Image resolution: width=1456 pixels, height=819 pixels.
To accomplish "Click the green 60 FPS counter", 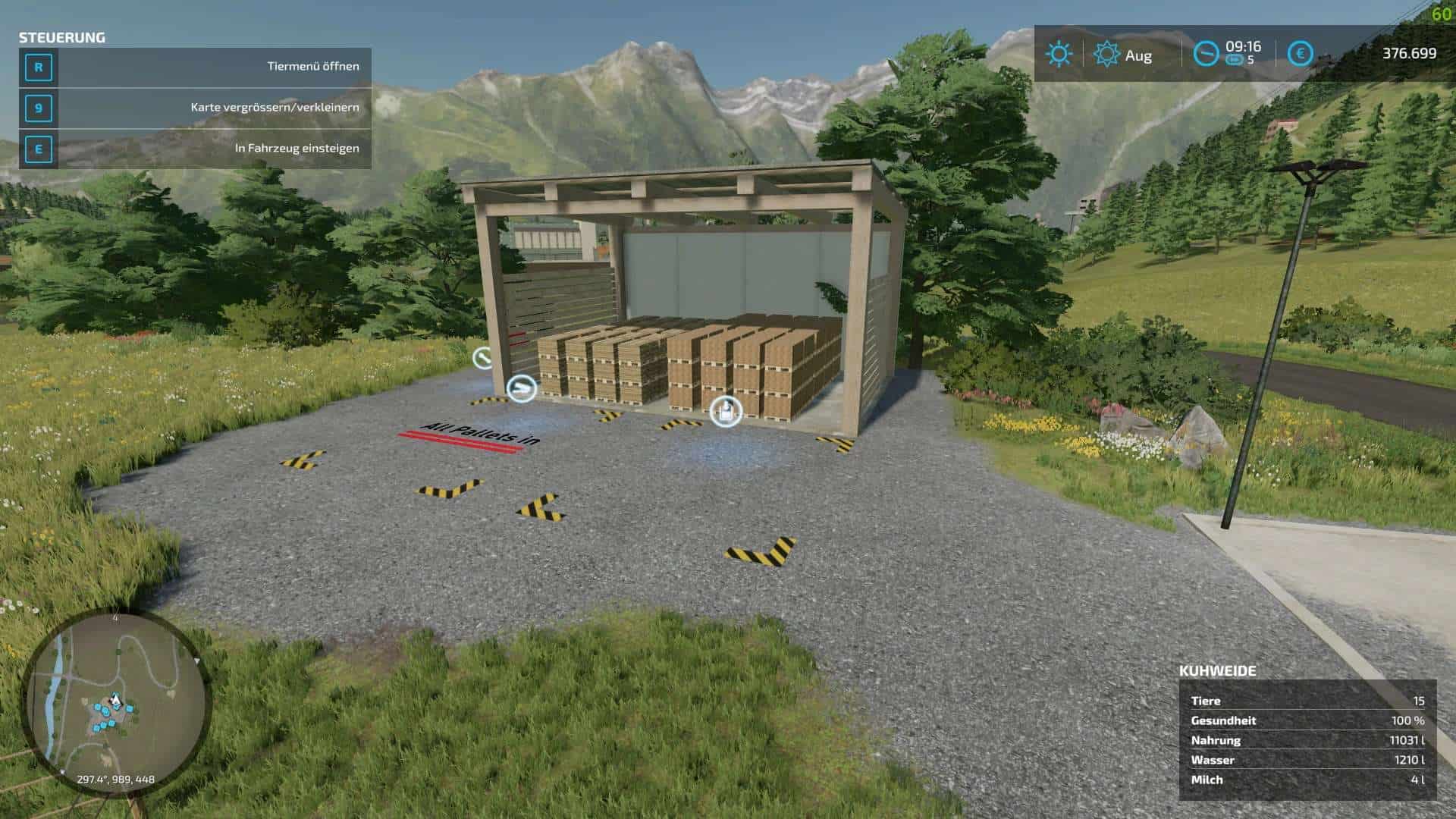I will 1440,14.
